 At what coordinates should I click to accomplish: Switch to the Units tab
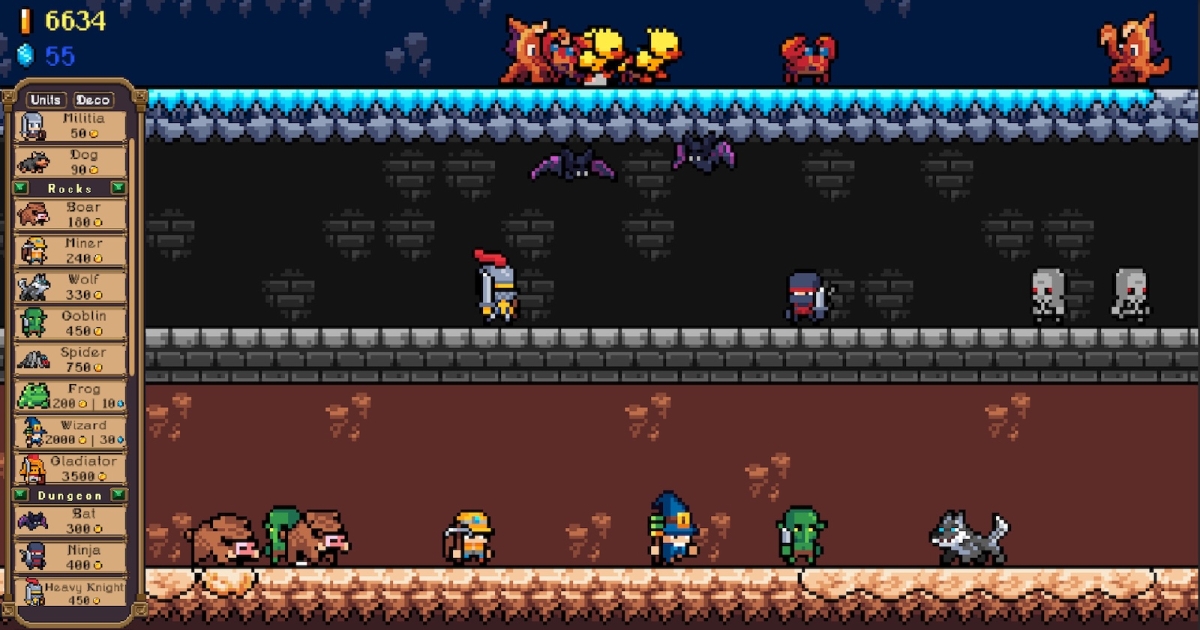click(47, 100)
